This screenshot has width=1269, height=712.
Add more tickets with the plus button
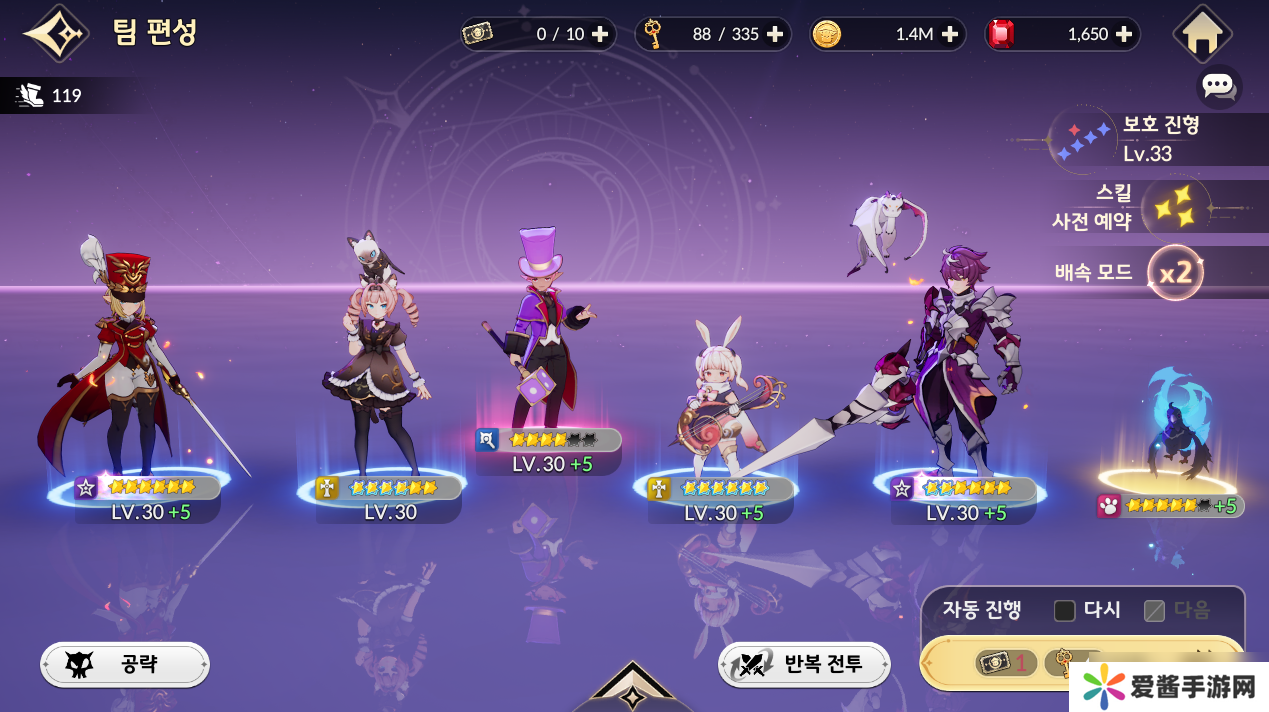pos(600,34)
